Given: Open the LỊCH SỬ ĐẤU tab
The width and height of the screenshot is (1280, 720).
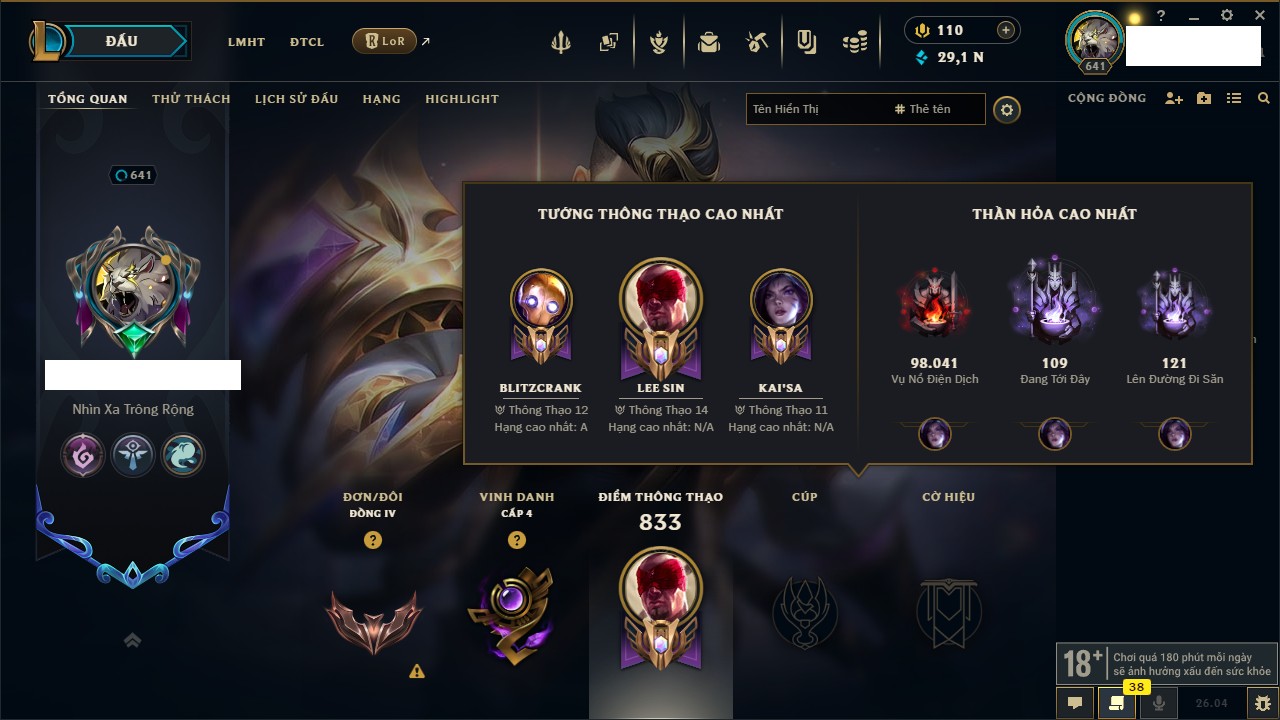Looking at the screenshot, I should click(x=296, y=99).
